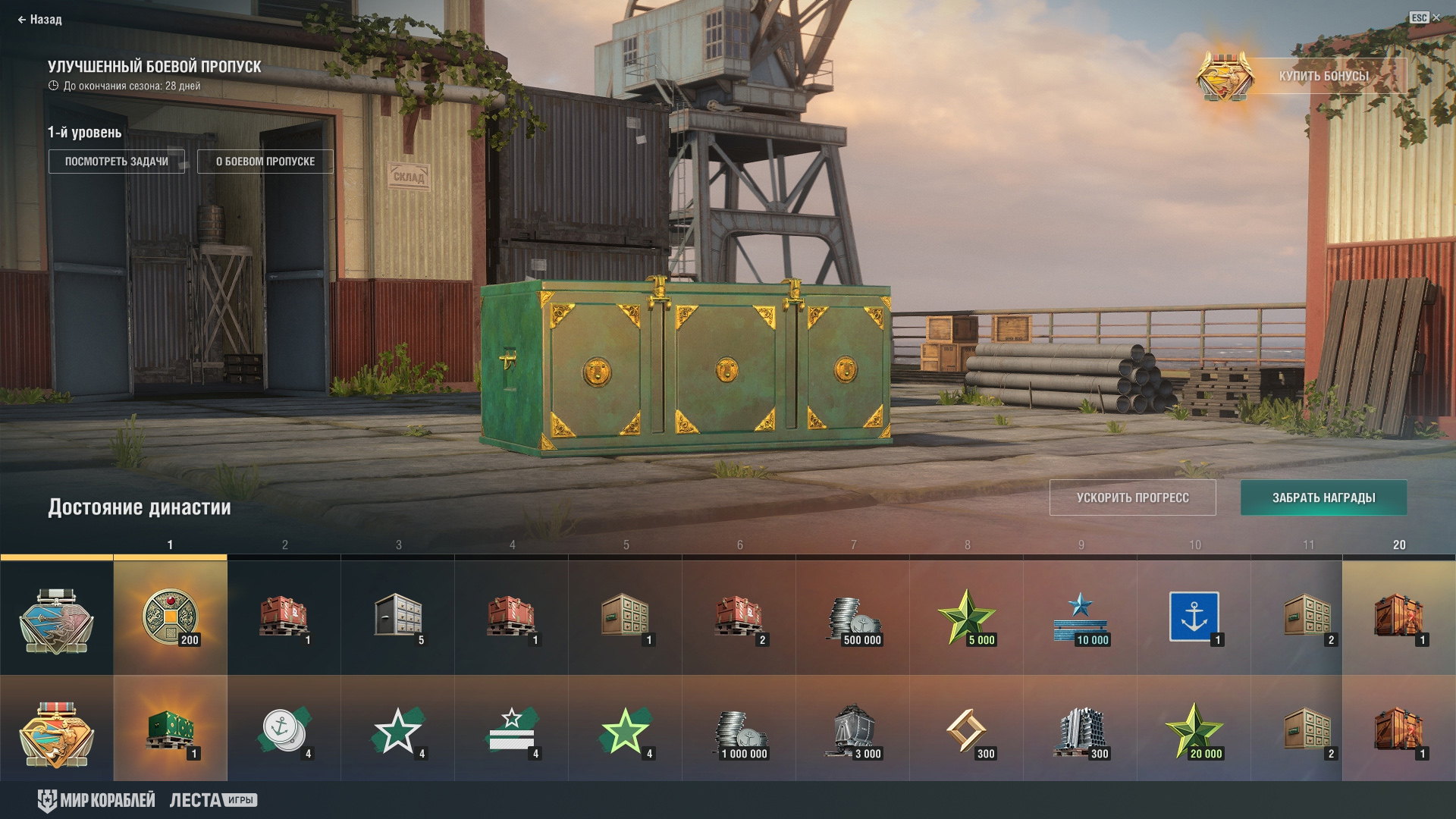The height and width of the screenshot is (819, 1456).
Task: Choose the grey locker crate reward with 5
Action: [397, 617]
